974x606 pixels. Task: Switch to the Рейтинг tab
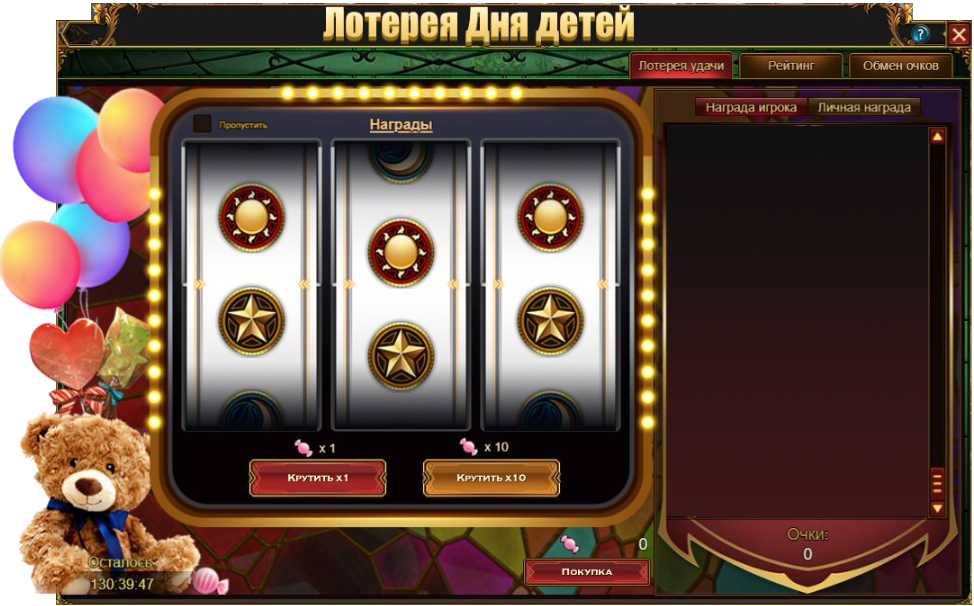pyautogui.click(x=791, y=66)
